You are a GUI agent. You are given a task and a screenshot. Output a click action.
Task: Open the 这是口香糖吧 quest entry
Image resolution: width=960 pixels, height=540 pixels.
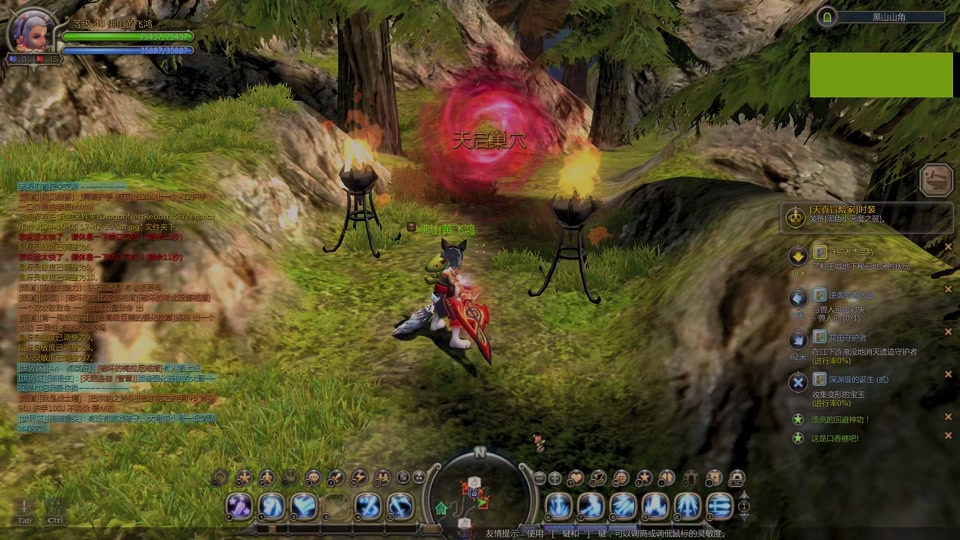click(x=835, y=438)
